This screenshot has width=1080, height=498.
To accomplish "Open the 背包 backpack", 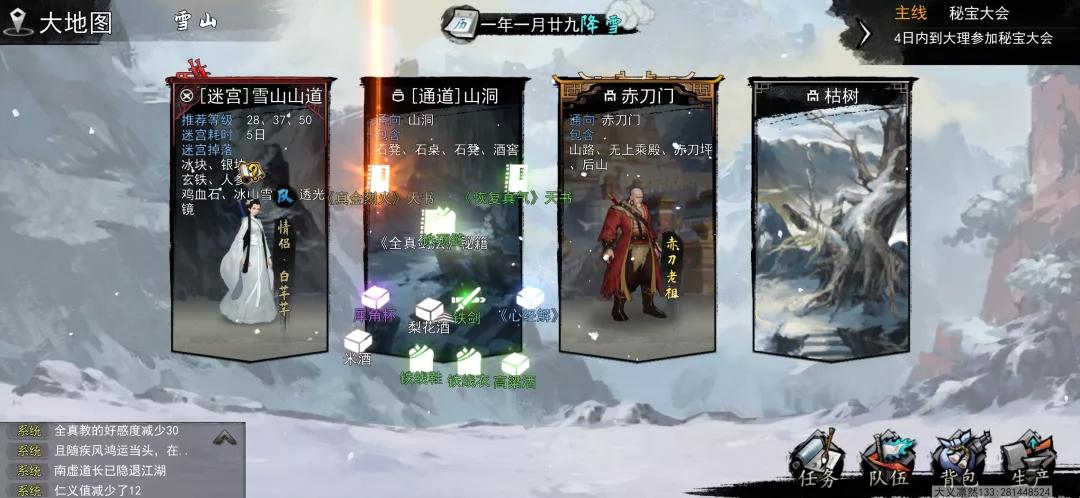I will pos(957,462).
